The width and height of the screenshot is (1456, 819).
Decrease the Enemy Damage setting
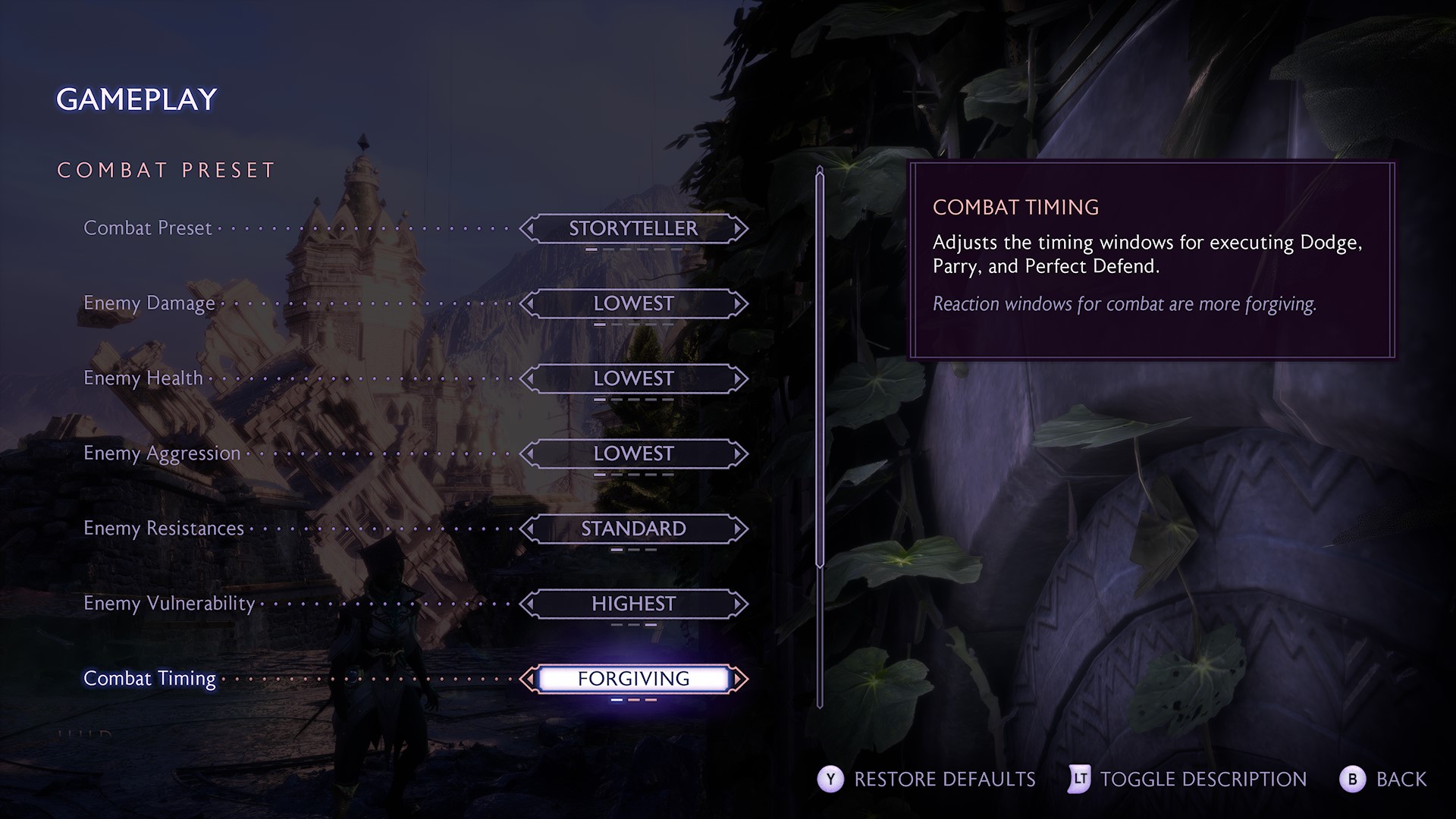[x=529, y=303]
